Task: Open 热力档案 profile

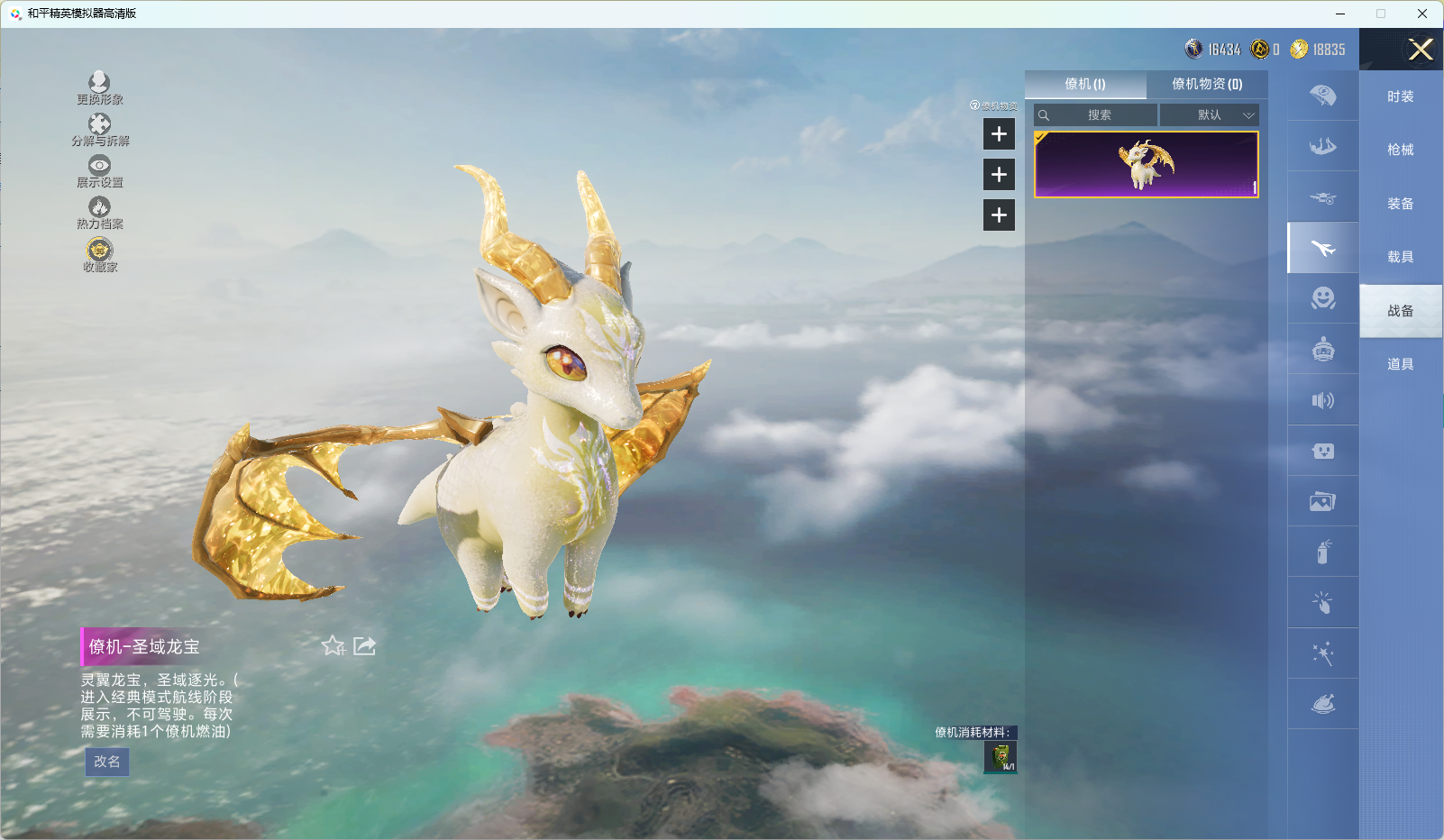Action: (99, 213)
